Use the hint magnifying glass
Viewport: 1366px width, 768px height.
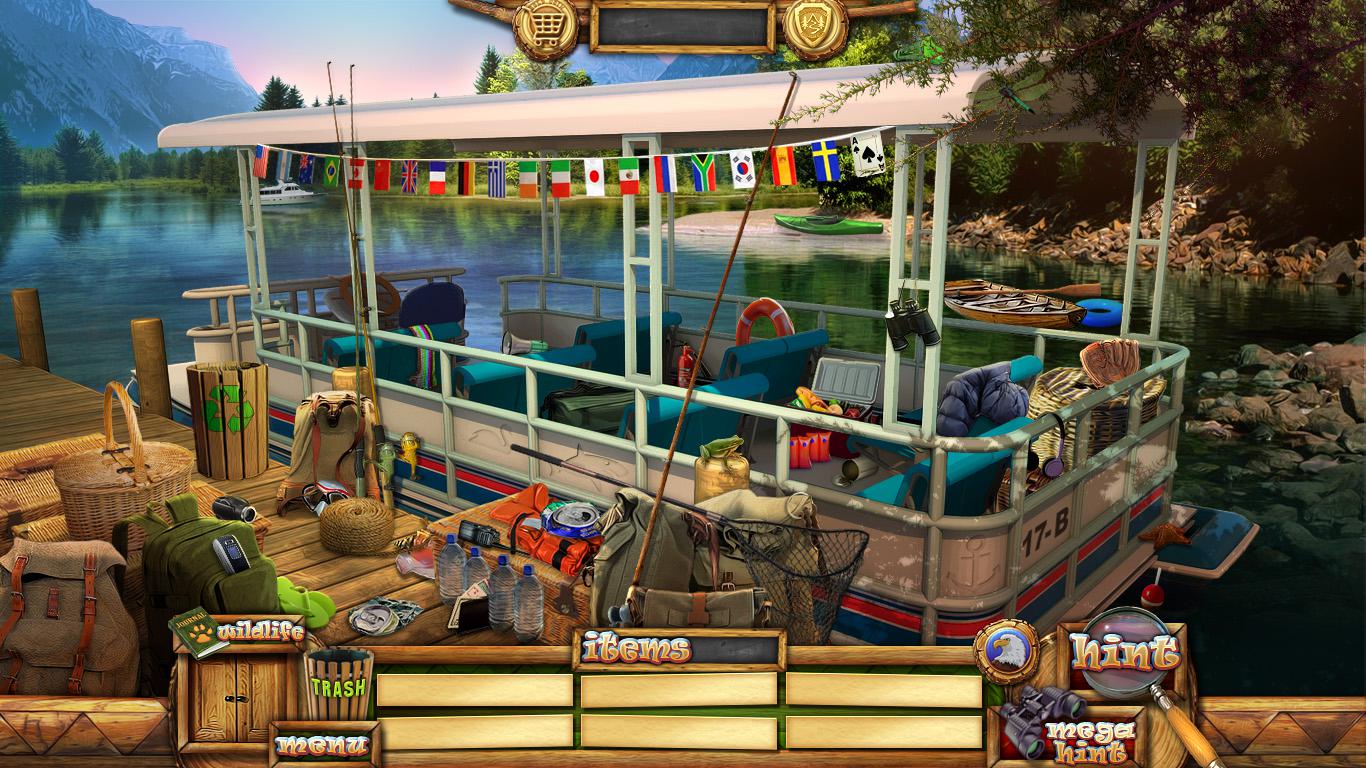click(1126, 654)
